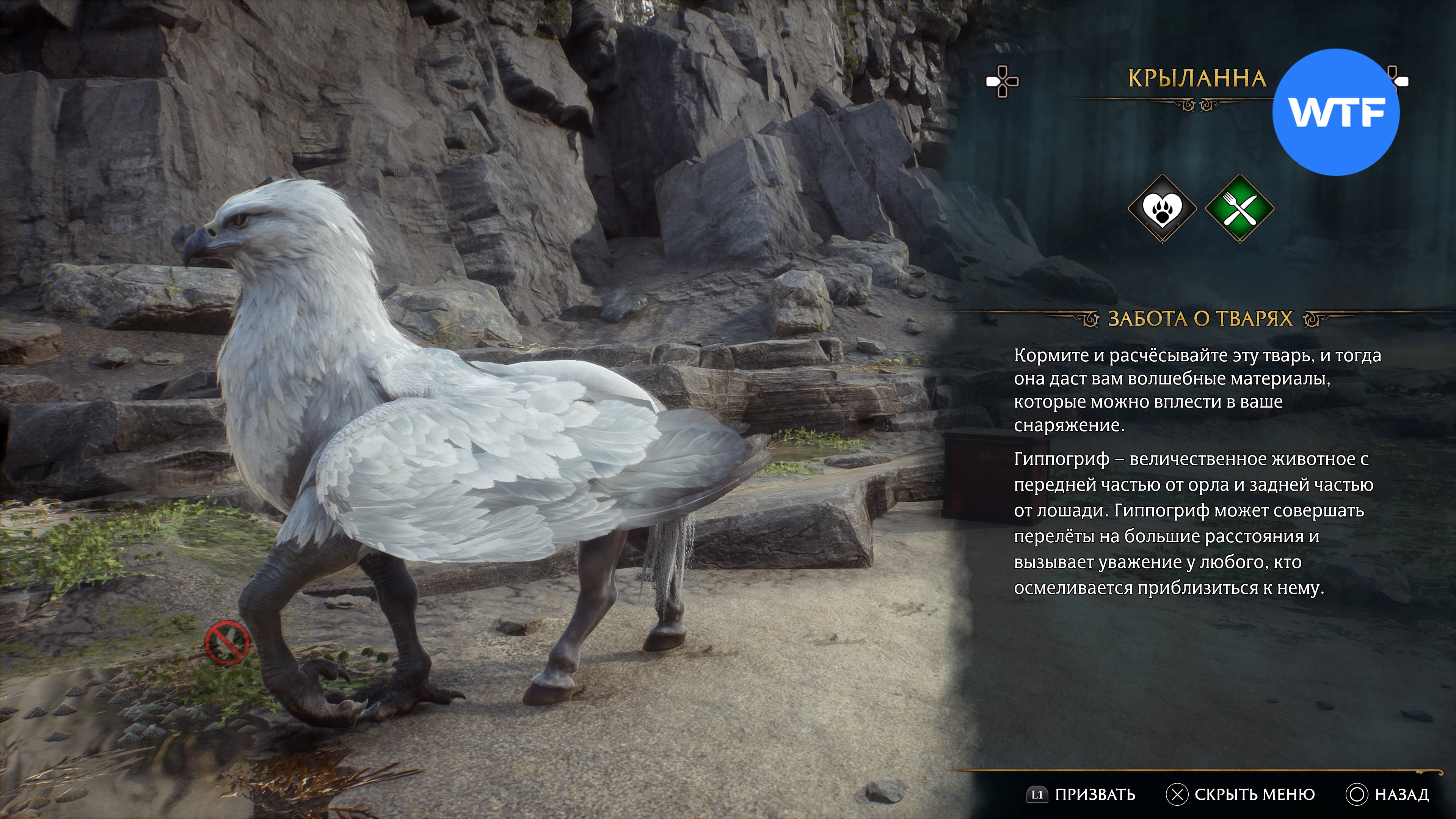This screenshot has height=819, width=1456.
Task: Open the blue WTF overlay badge
Action: (x=1336, y=112)
